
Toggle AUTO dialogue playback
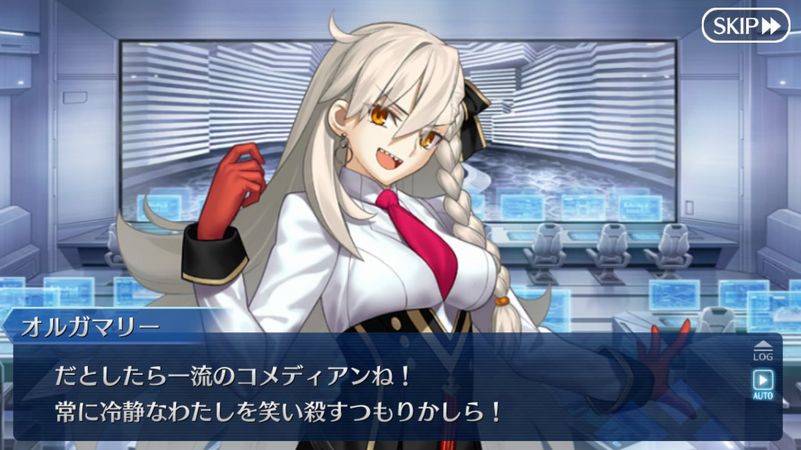tap(763, 384)
